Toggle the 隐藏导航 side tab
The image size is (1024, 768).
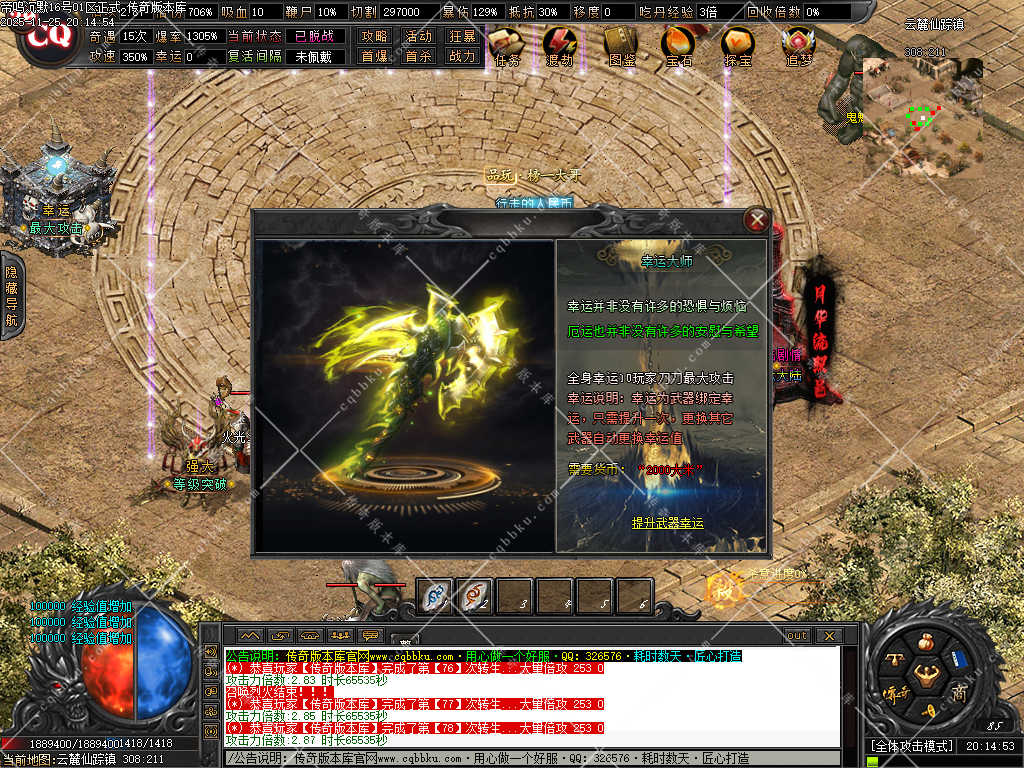point(12,296)
